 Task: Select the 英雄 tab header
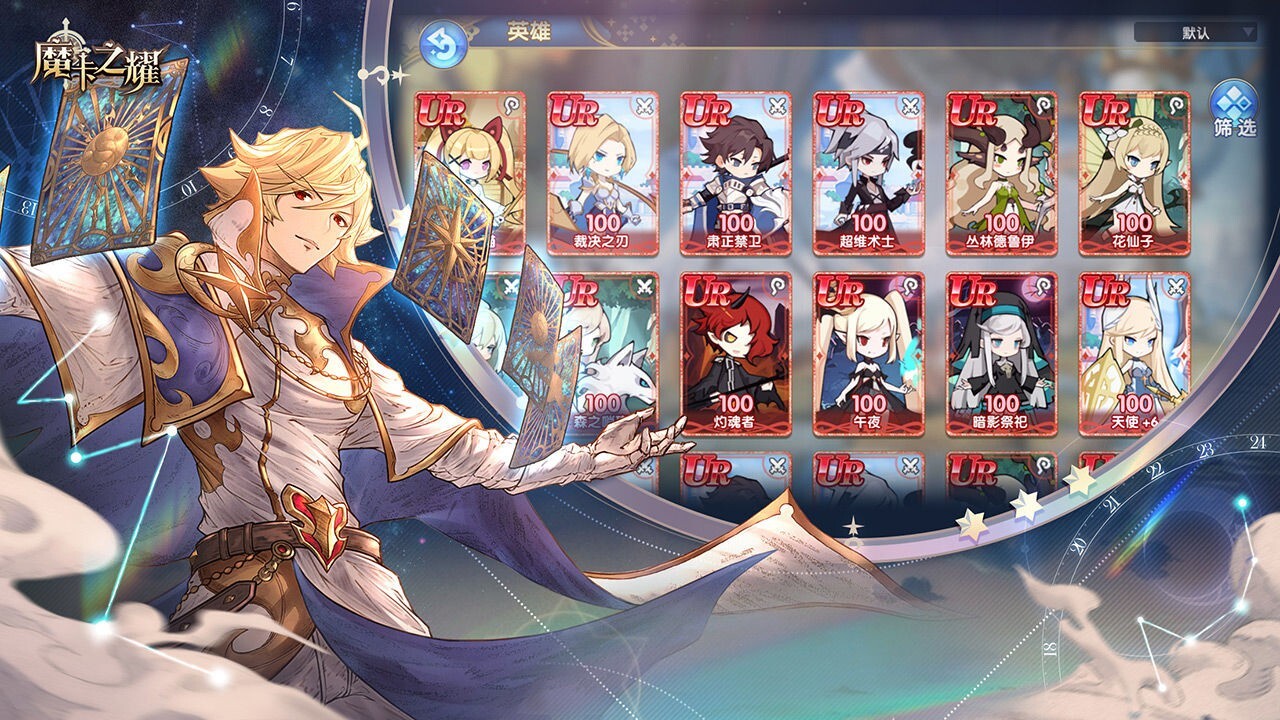click(x=531, y=30)
